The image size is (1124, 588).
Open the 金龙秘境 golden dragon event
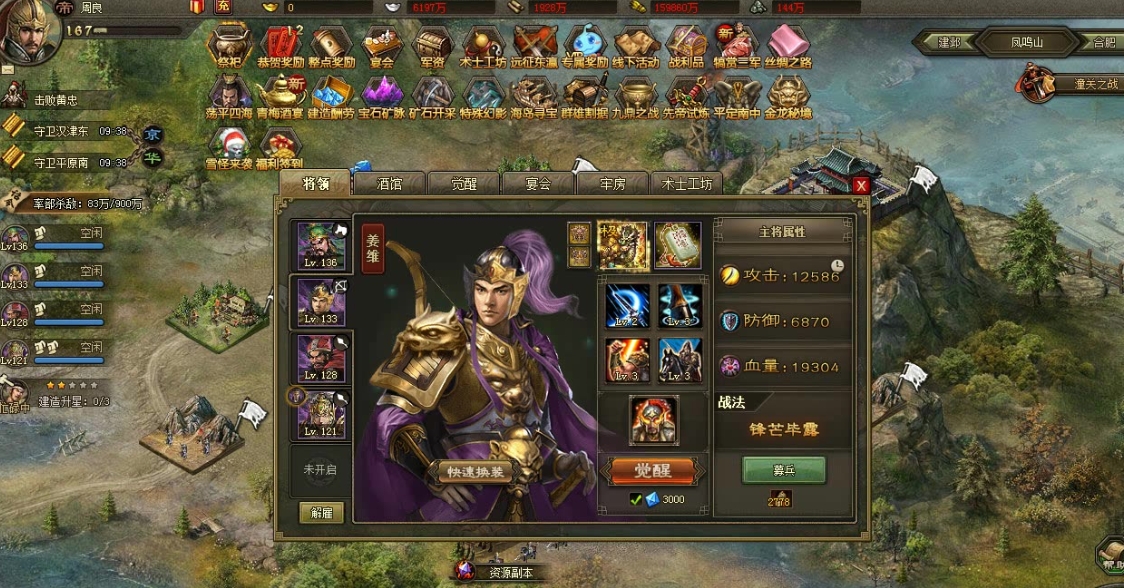[788, 97]
